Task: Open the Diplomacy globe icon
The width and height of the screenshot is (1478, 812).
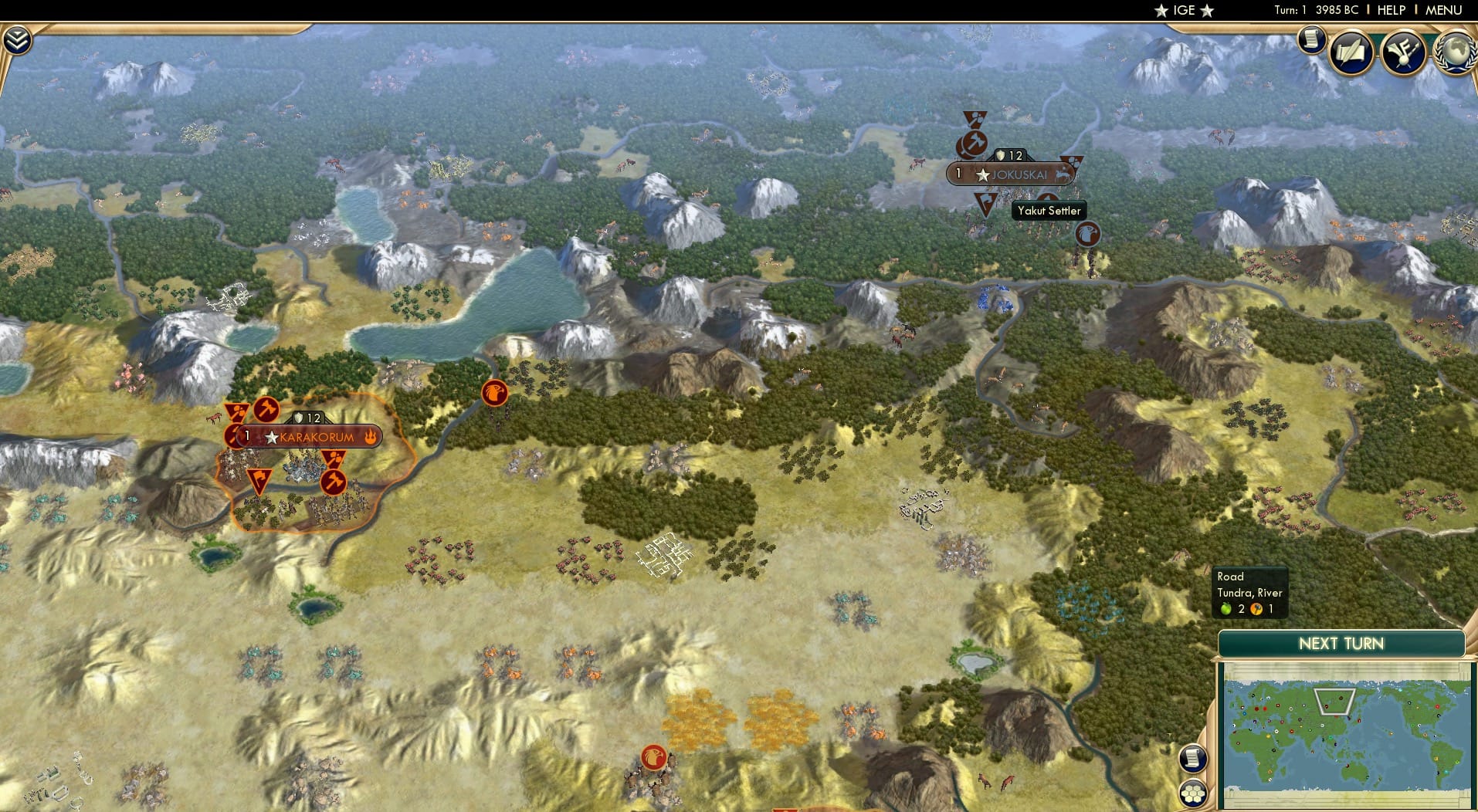Action: [1456, 52]
